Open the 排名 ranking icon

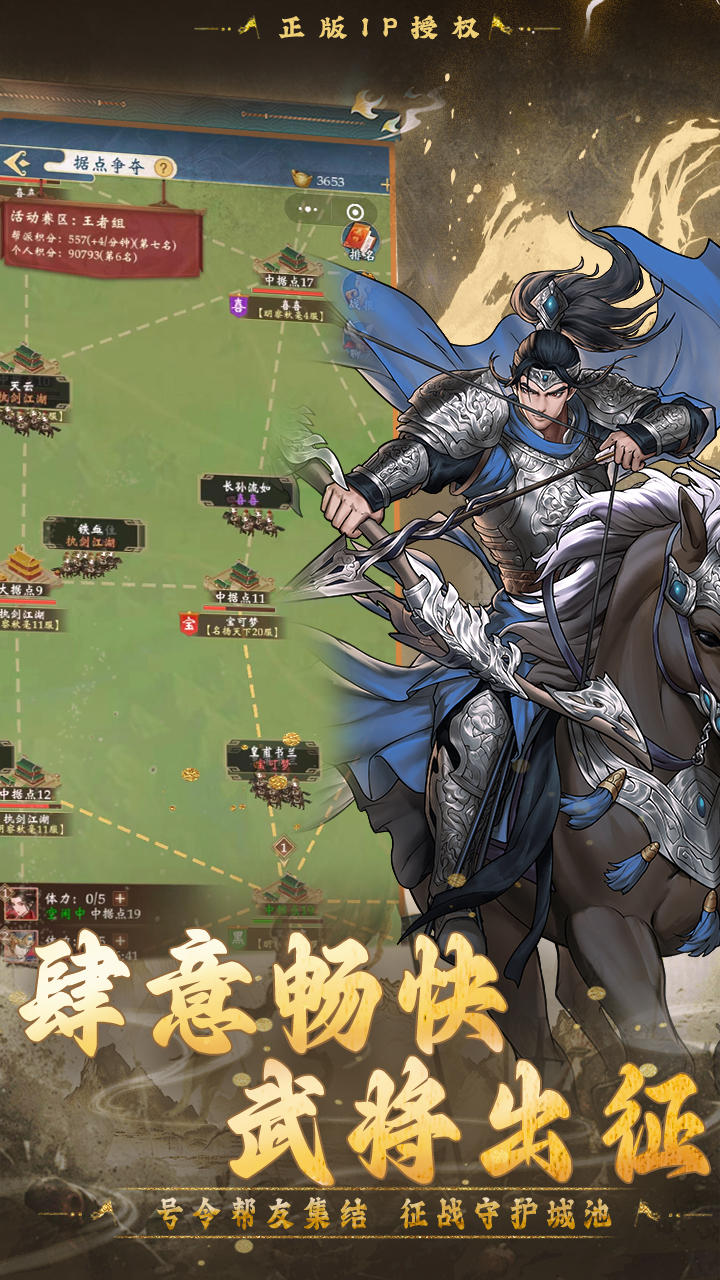coord(358,239)
